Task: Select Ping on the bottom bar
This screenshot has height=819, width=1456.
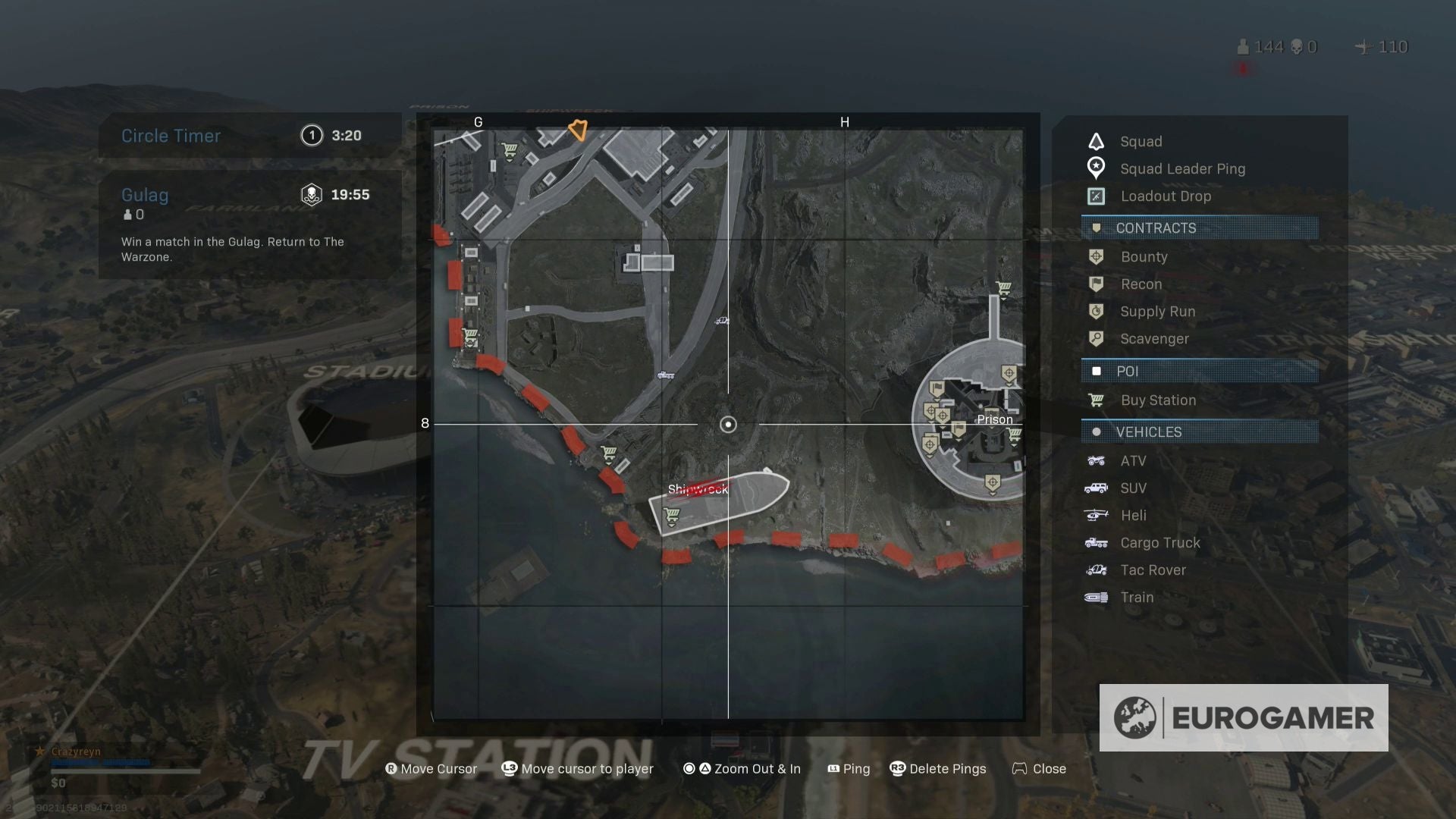Action: (x=849, y=768)
